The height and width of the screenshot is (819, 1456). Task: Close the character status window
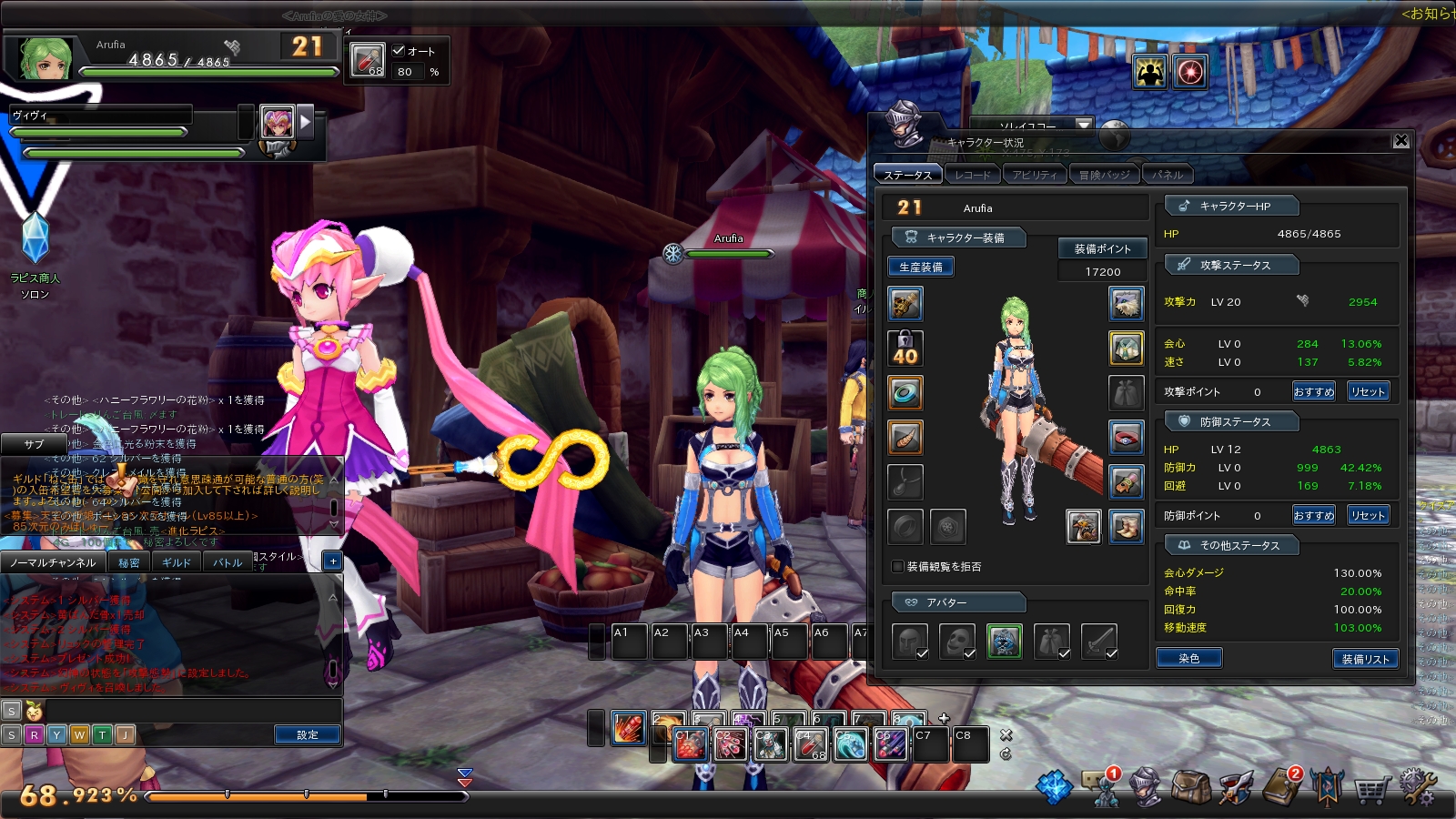point(1401,140)
